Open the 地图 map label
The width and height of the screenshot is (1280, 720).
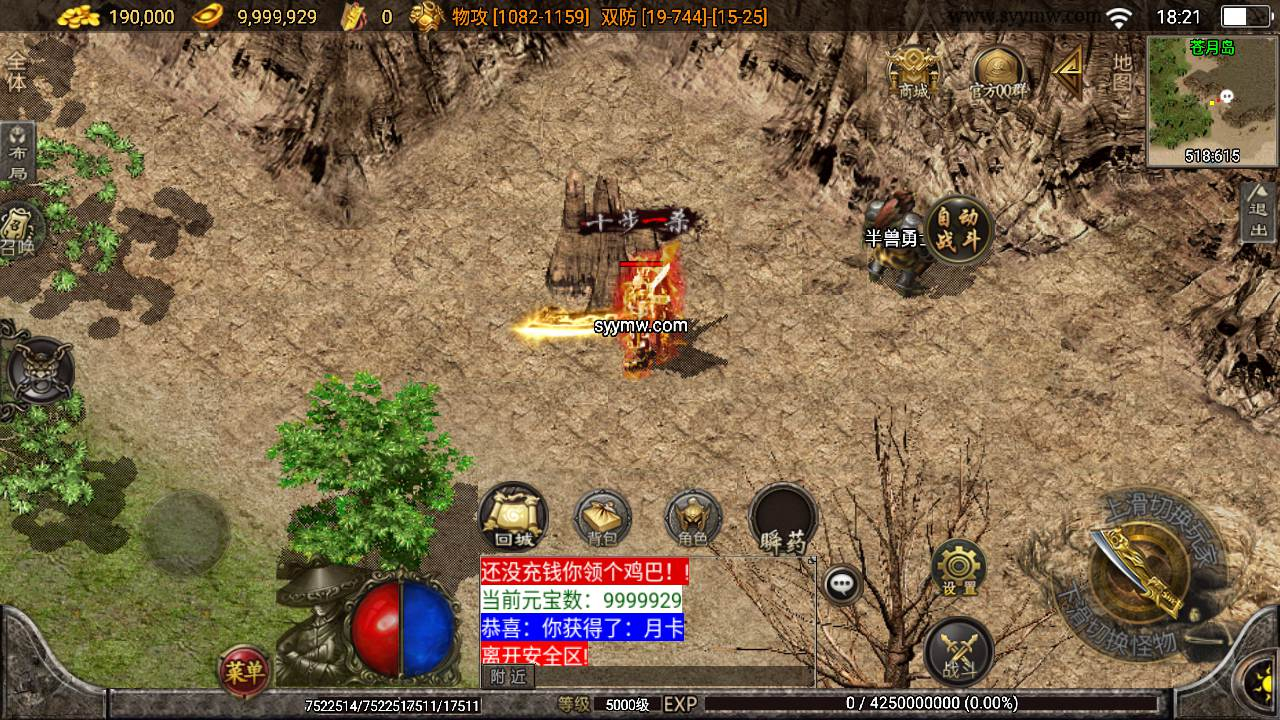coord(1123,72)
